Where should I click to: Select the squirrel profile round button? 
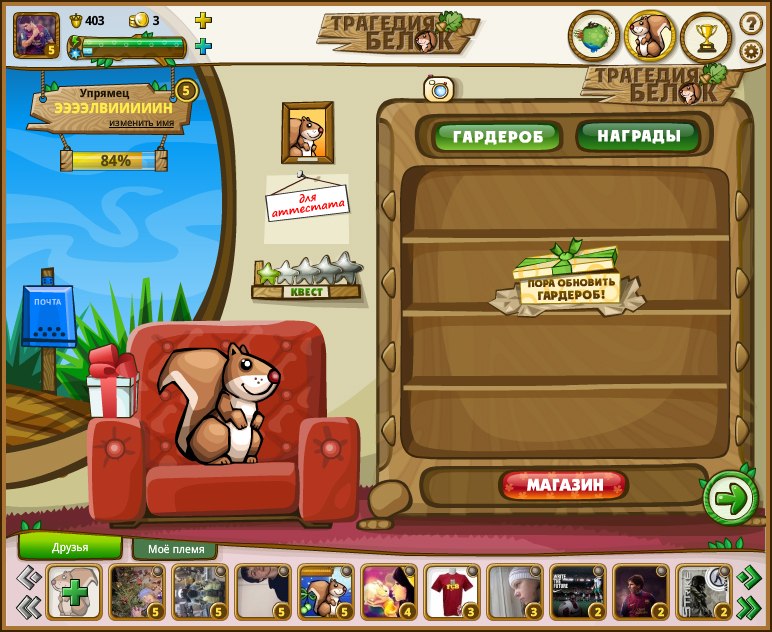coord(650,37)
